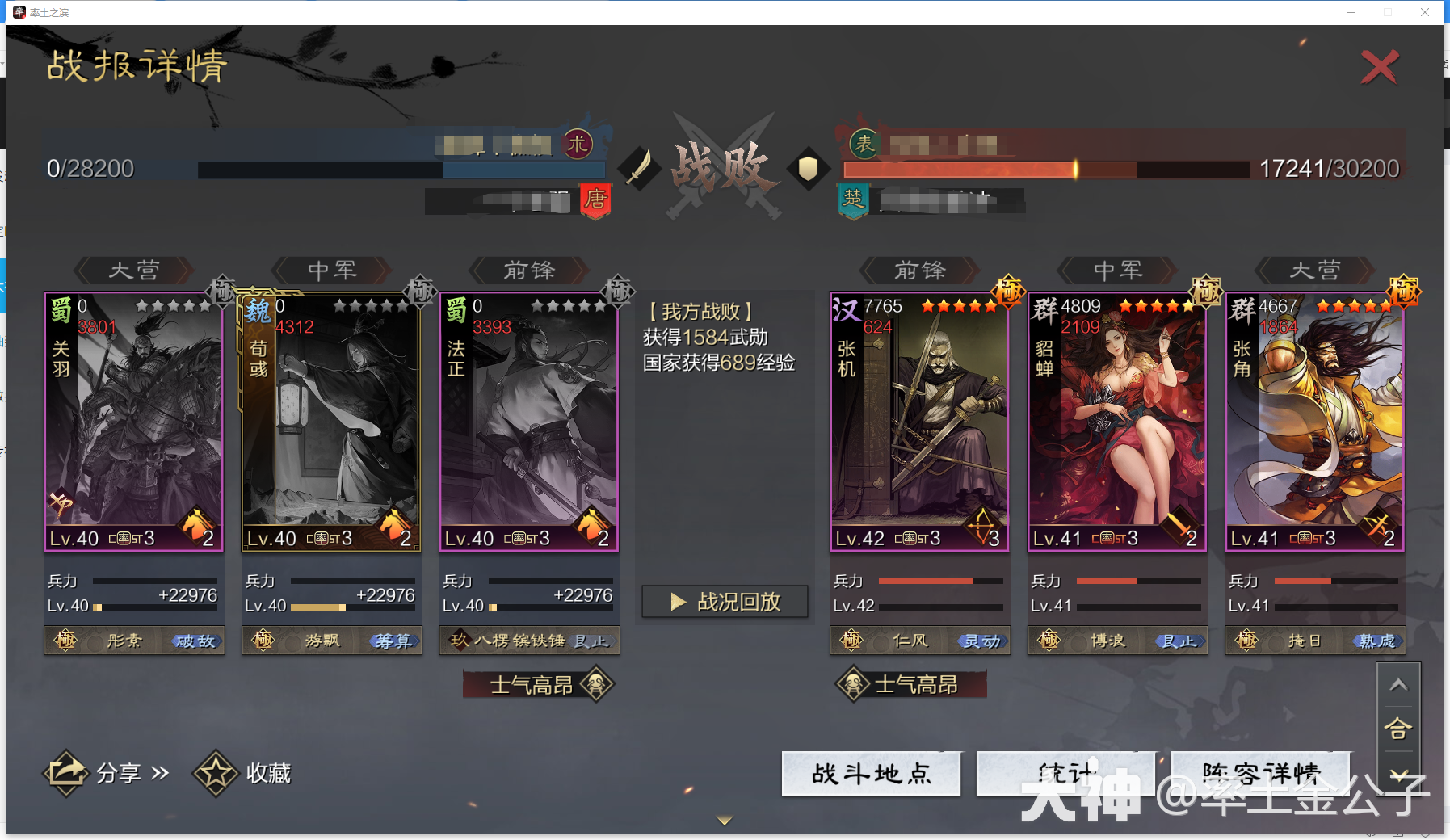
Task: Open the 战斗地点 battle location view
Action: click(x=871, y=773)
